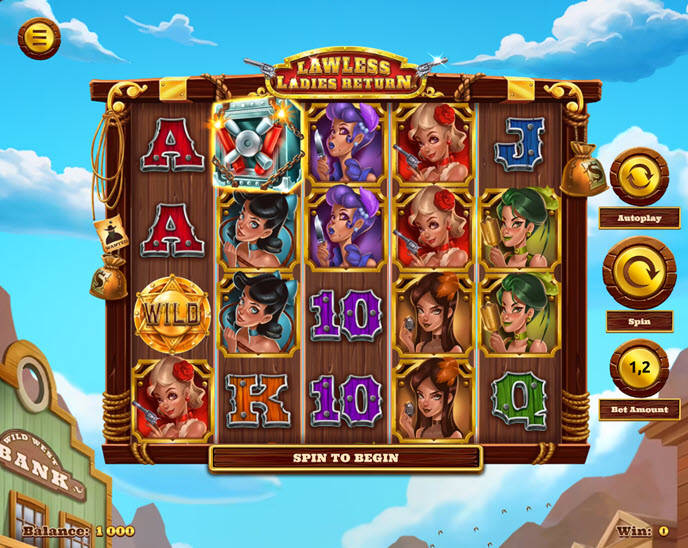Spin the reels with the large gold button
This screenshot has height=548, width=688.
[x=639, y=272]
